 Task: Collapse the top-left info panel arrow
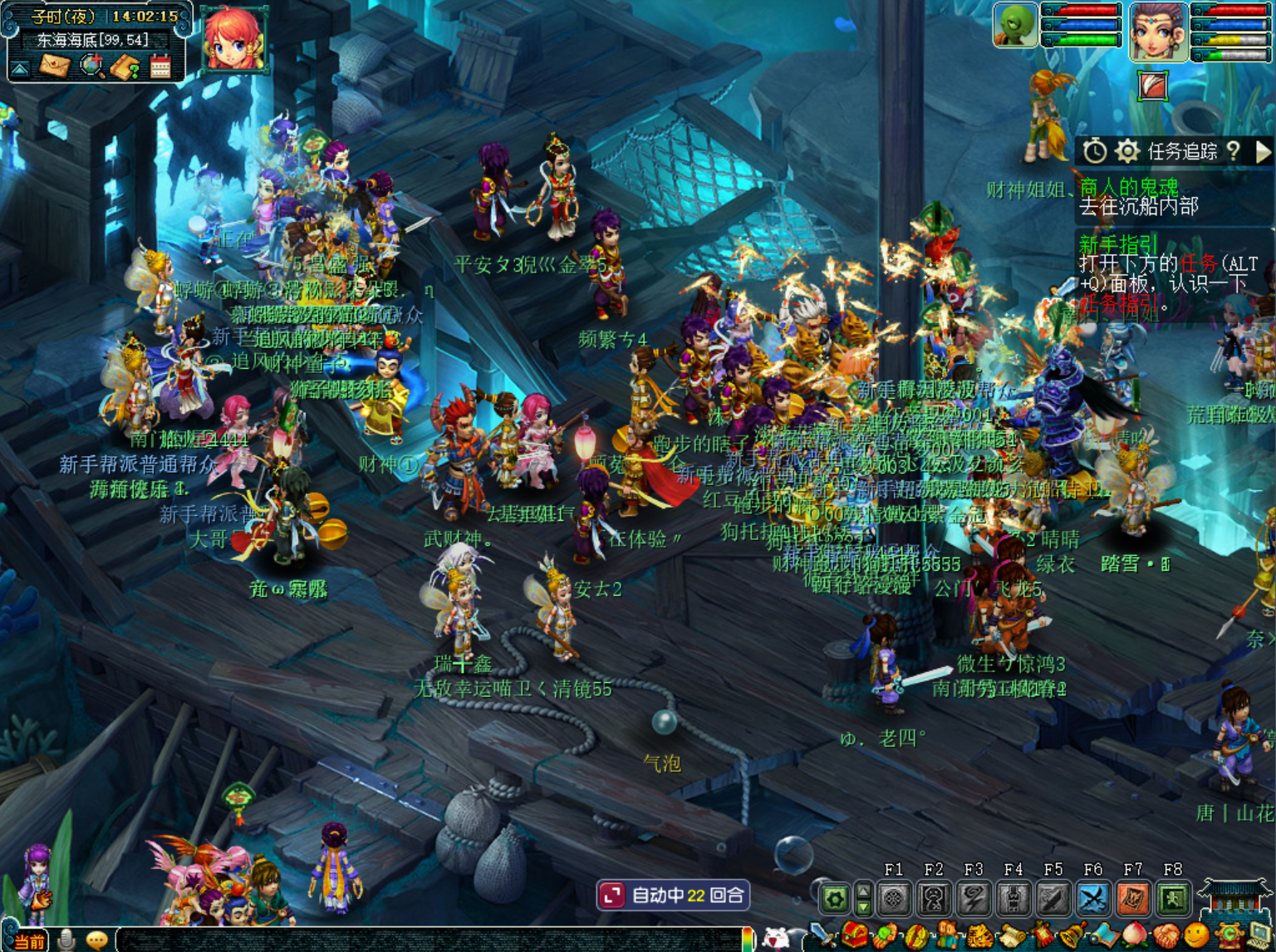point(20,68)
